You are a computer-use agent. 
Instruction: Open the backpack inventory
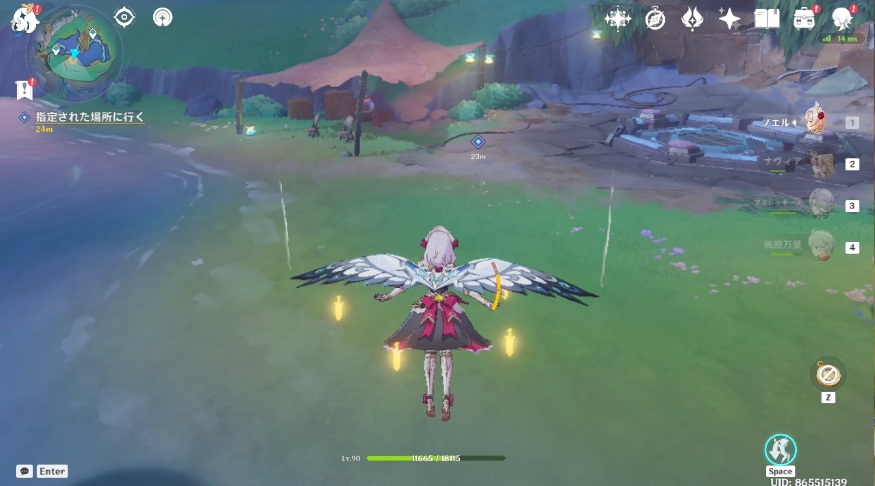coord(804,18)
